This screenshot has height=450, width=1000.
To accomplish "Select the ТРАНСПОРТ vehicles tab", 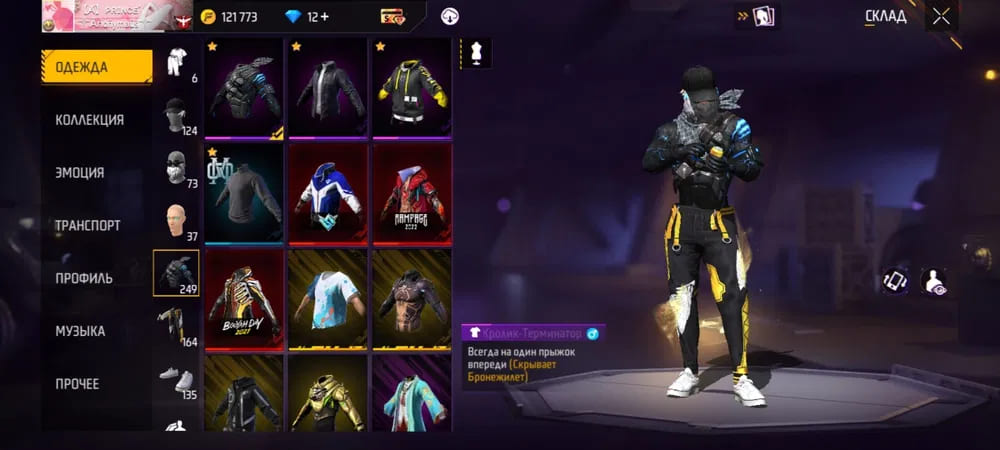I will [88, 225].
